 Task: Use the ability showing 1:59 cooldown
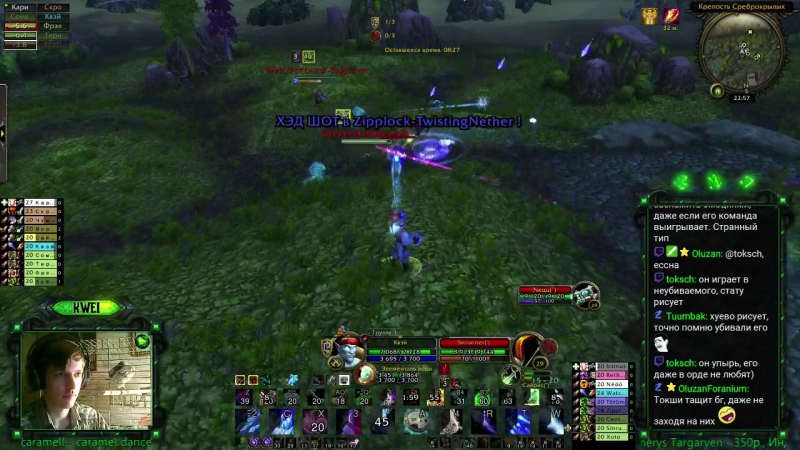pyautogui.click(x=411, y=397)
